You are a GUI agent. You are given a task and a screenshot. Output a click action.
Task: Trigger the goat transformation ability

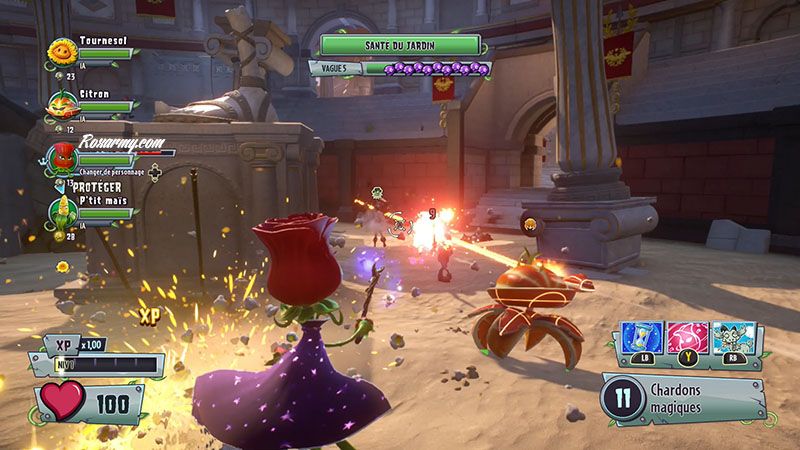click(x=732, y=338)
